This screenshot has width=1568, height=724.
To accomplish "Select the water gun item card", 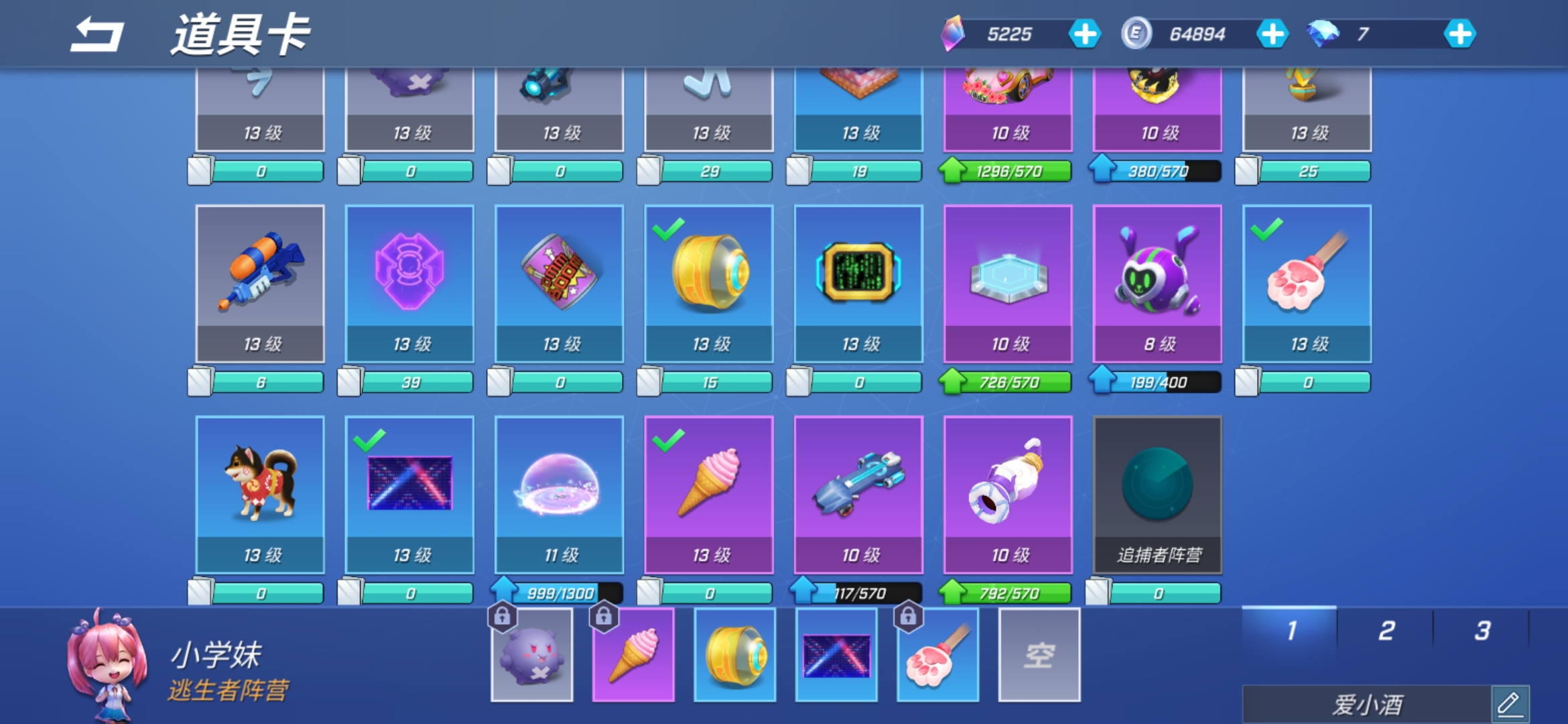I will tap(260, 283).
